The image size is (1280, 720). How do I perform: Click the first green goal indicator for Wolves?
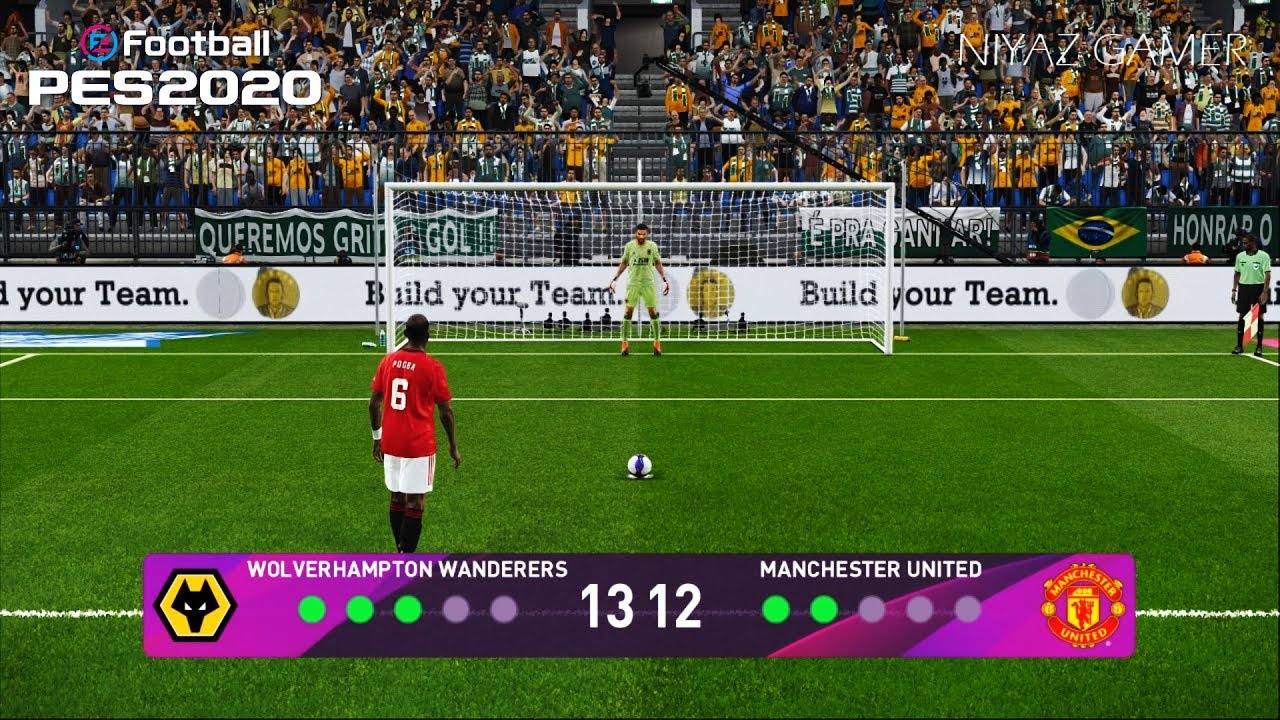[313, 605]
